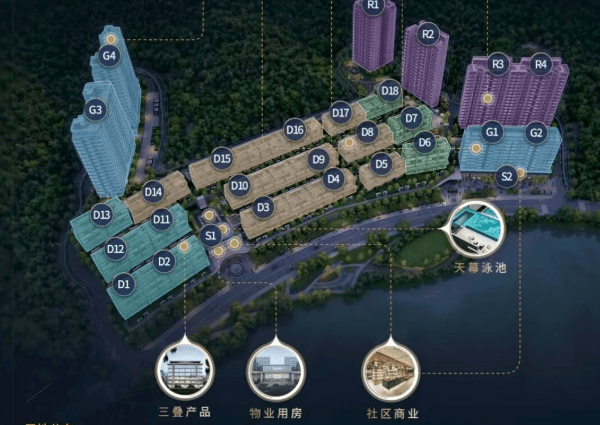Click the D15 block marker
This screenshot has height=425, width=600.
pos(222,158)
